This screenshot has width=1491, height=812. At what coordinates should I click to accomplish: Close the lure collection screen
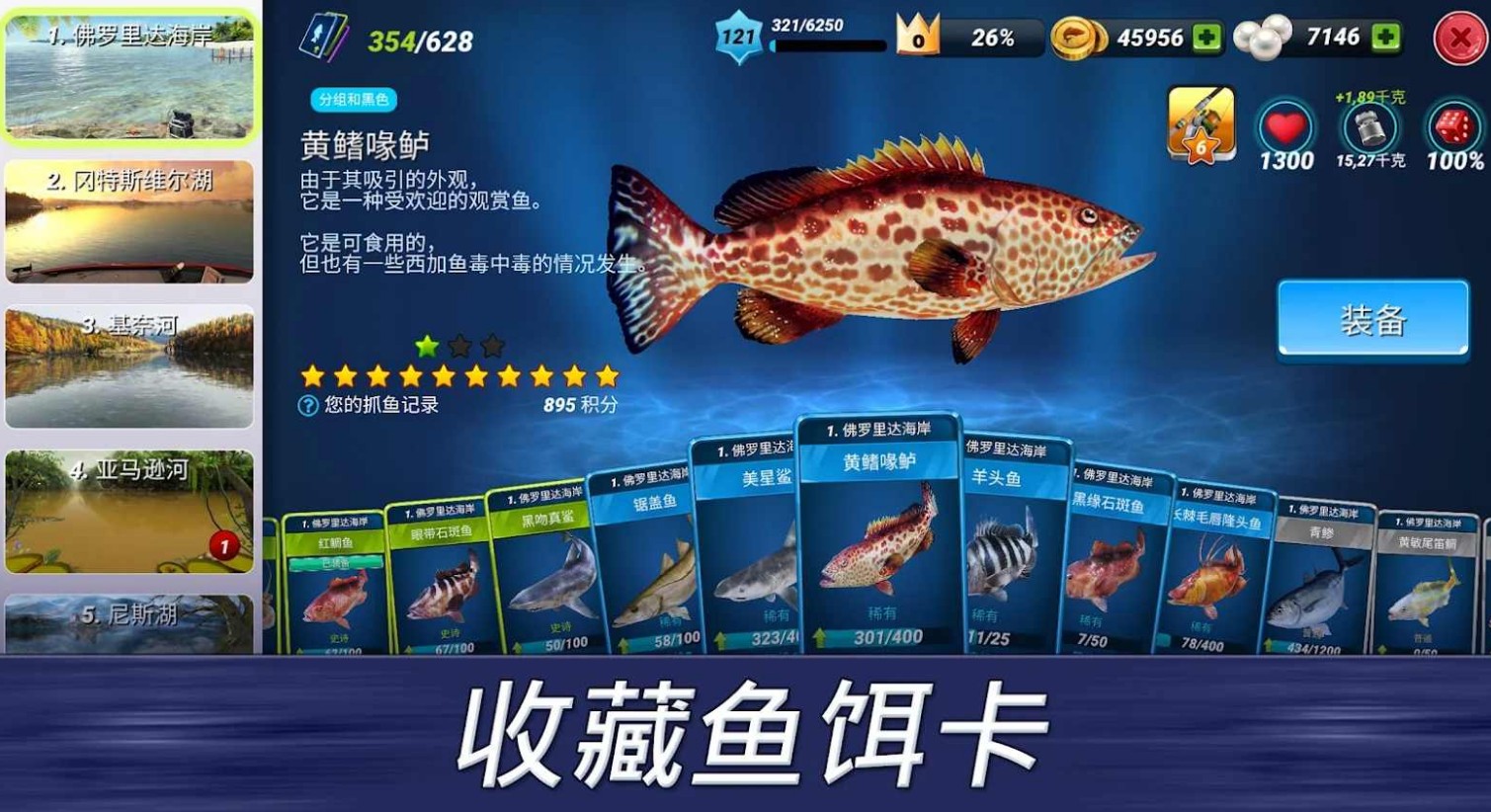tap(1458, 39)
